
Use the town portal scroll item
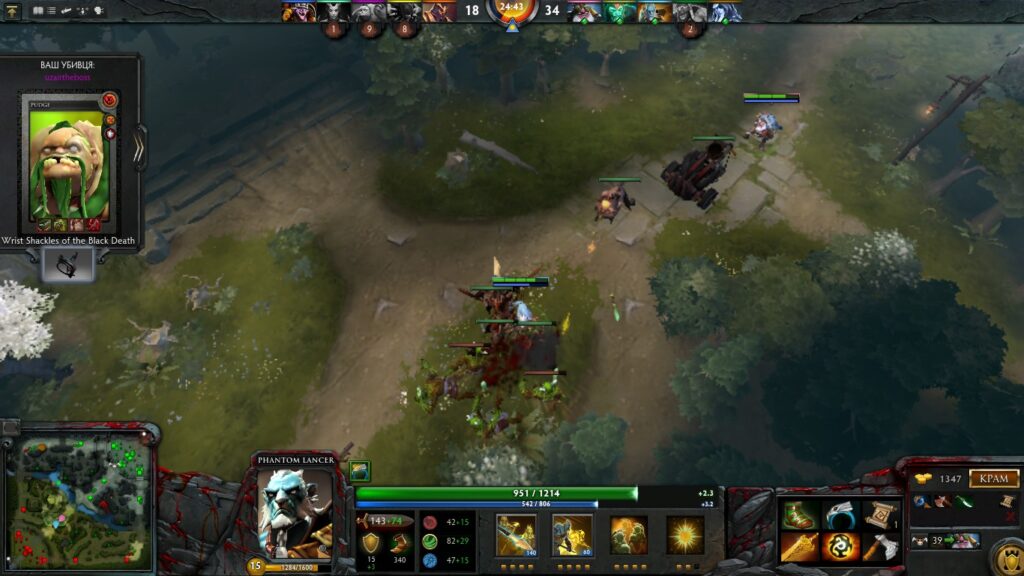coord(881,515)
